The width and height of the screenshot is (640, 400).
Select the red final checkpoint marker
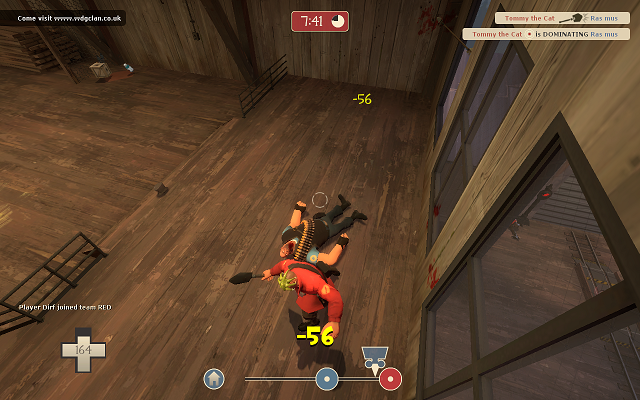click(x=390, y=379)
